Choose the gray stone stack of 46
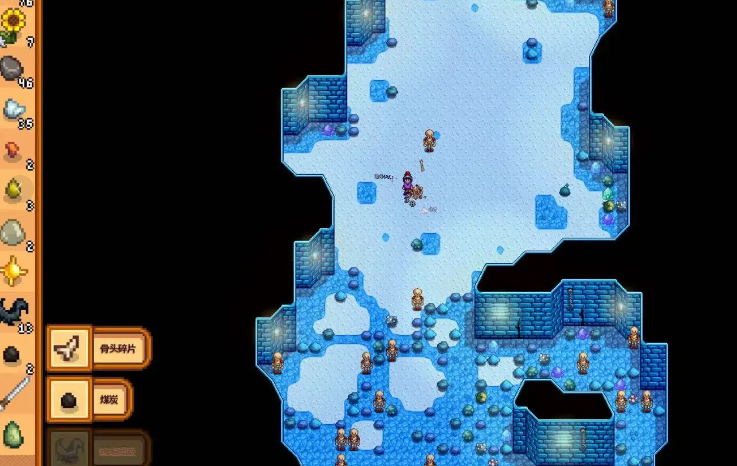 click(x=13, y=68)
